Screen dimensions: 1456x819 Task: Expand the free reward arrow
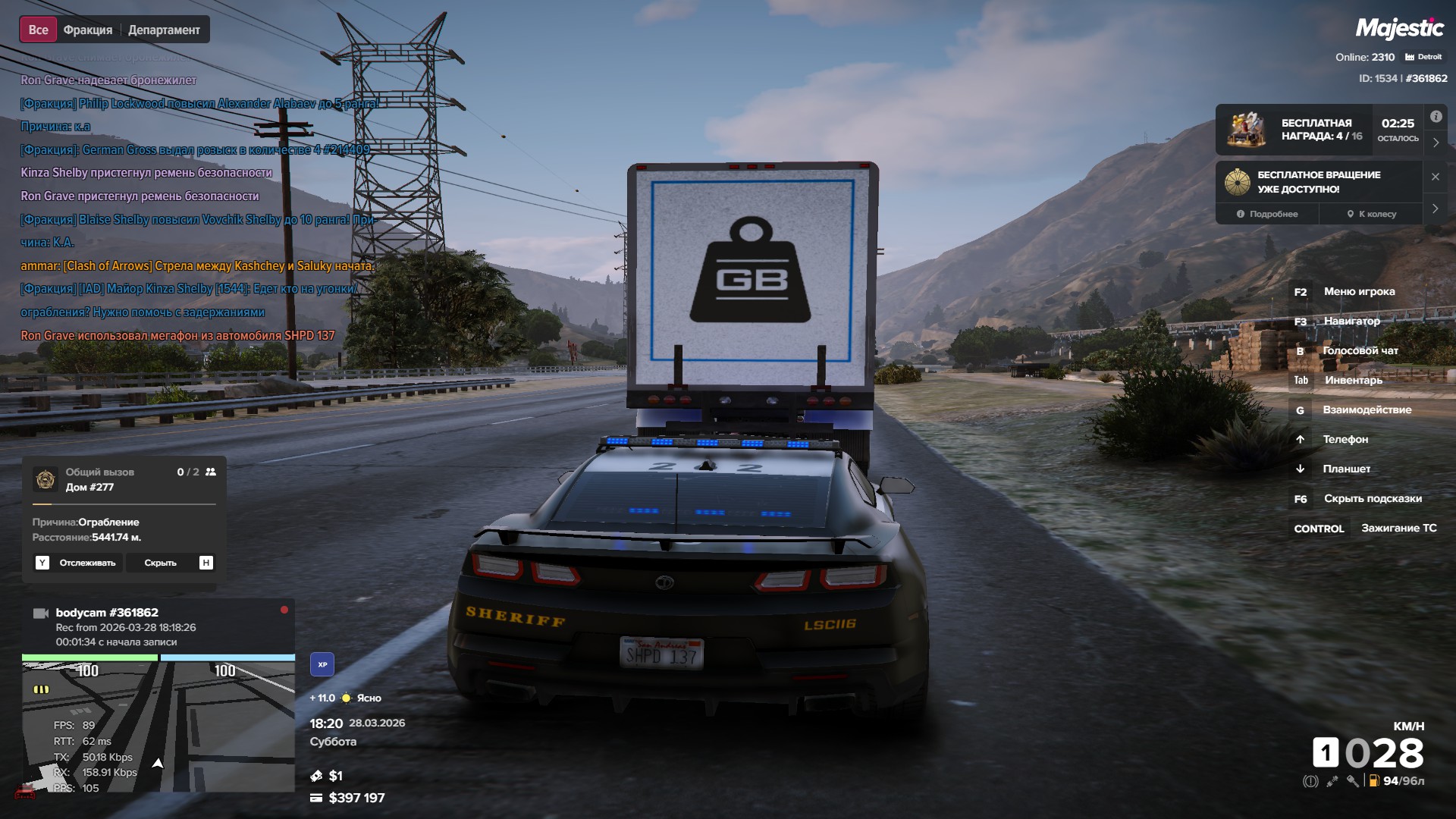coord(1436,143)
